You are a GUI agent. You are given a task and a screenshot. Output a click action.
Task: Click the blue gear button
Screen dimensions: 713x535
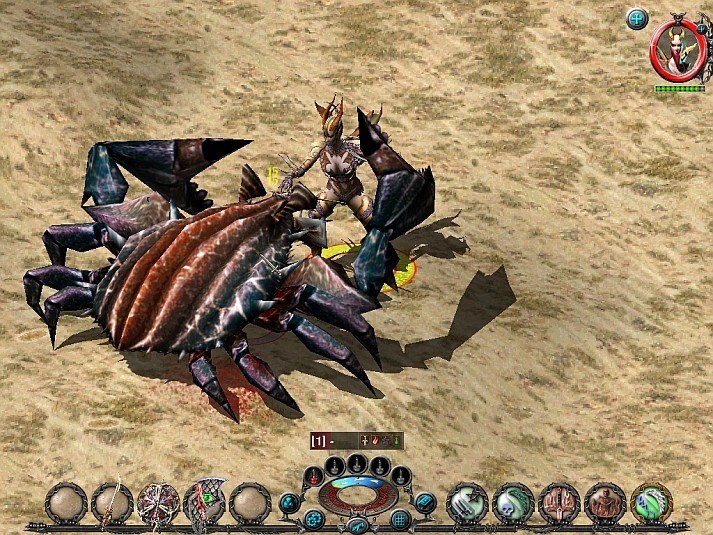[314, 519]
